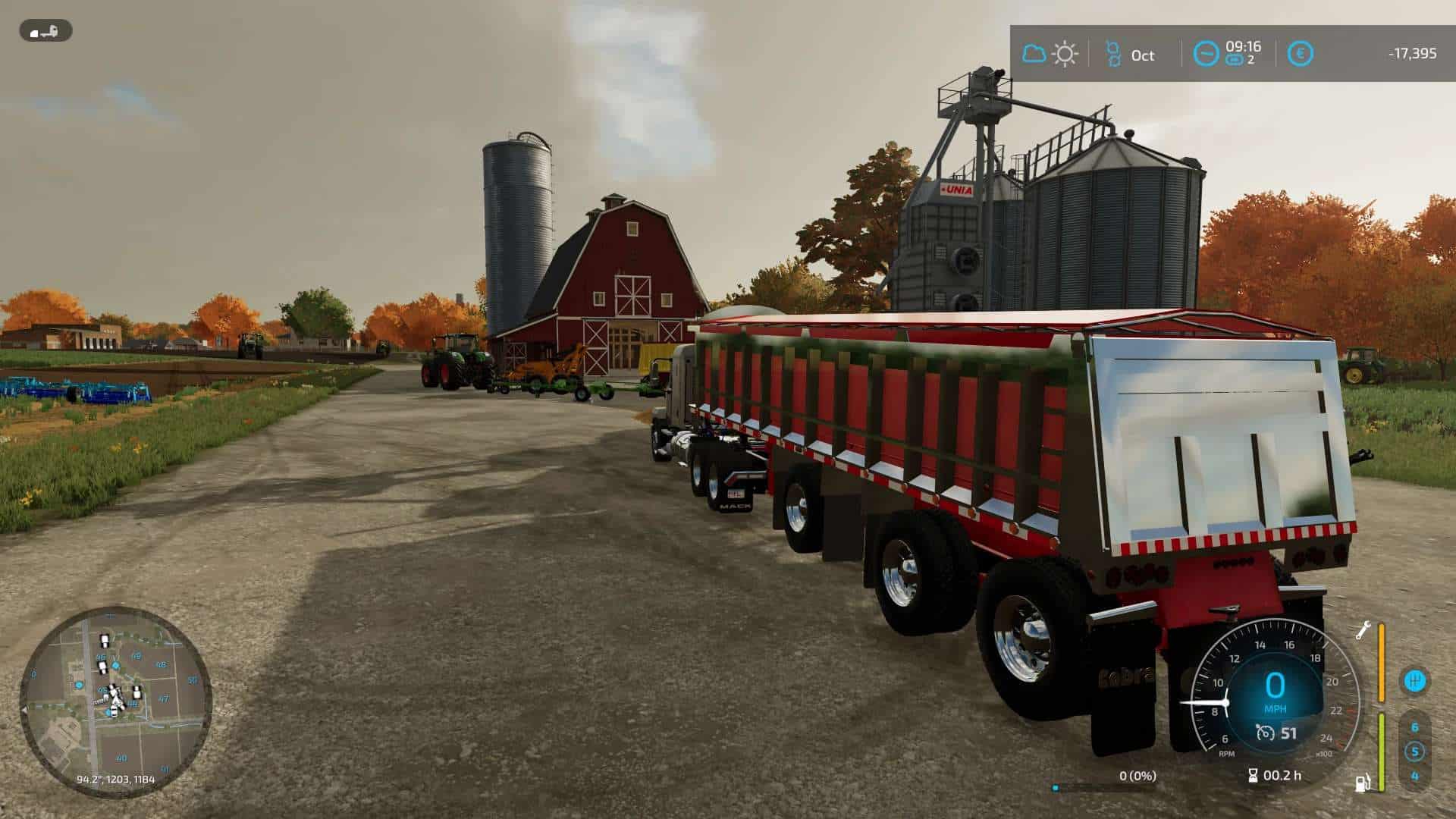Image resolution: width=1456 pixels, height=819 pixels.
Task: Select the euro money icon
Action: tap(1301, 54)
